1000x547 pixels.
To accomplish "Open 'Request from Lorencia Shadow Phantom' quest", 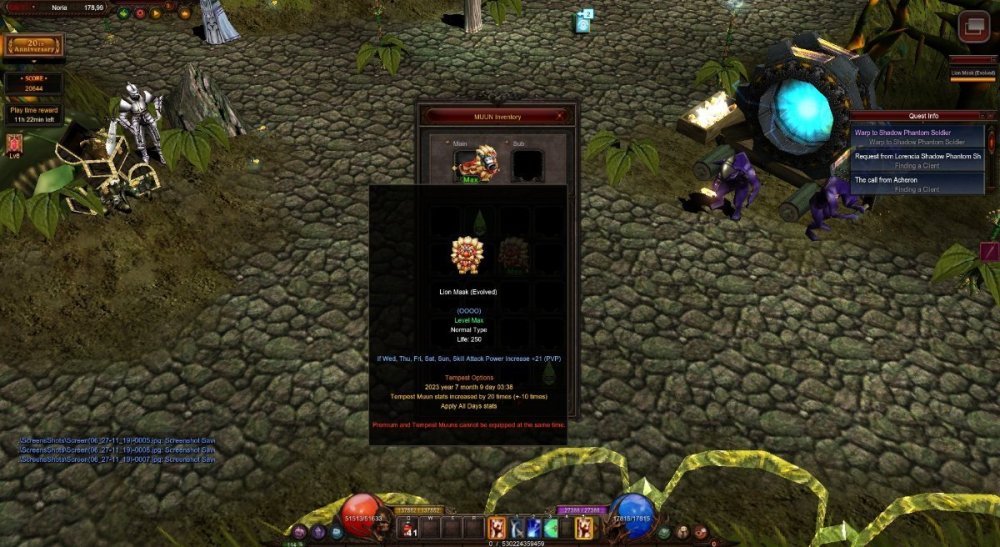I will coord(916,156).
